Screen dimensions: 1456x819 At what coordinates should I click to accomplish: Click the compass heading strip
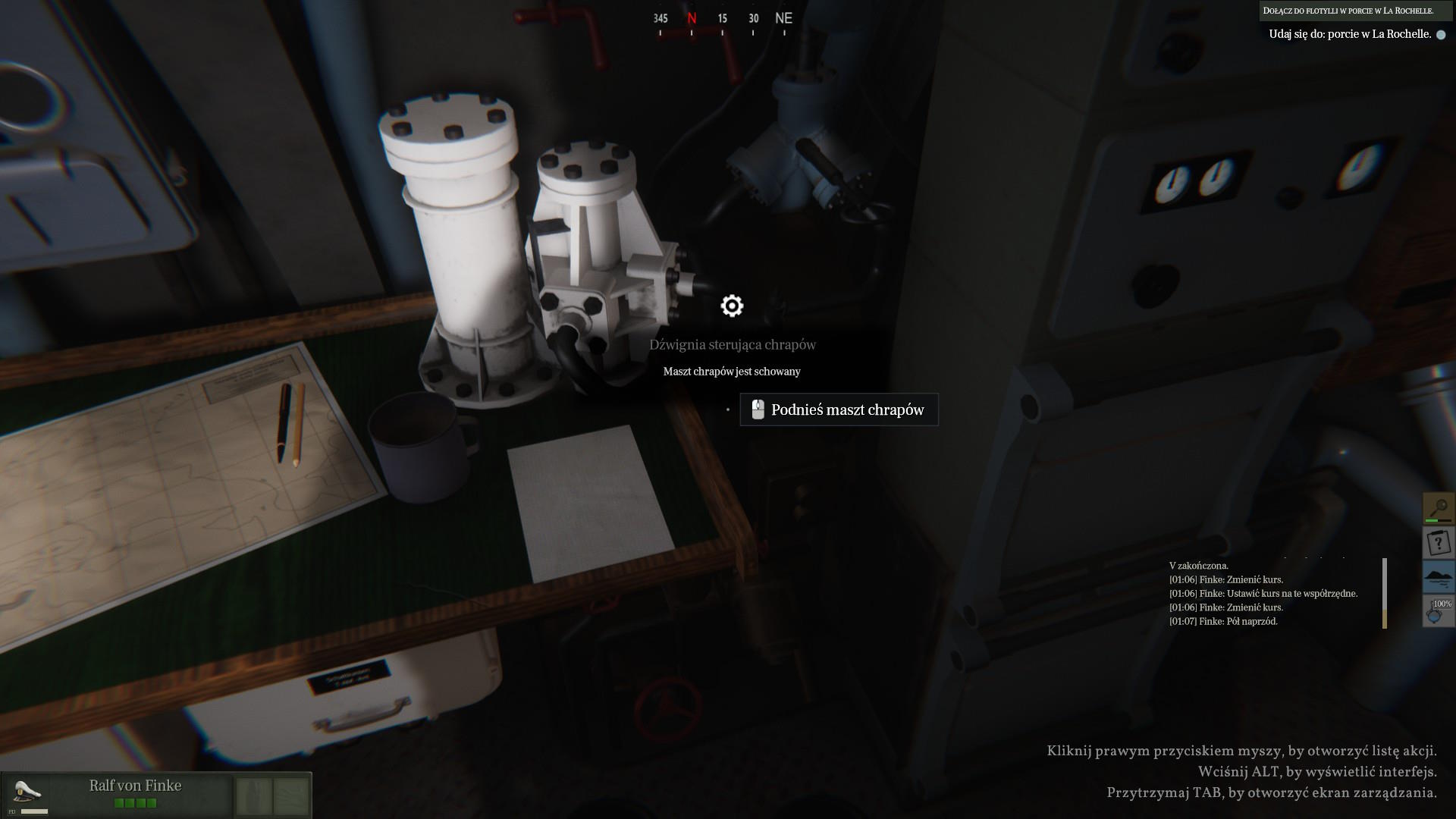point(722,20)
